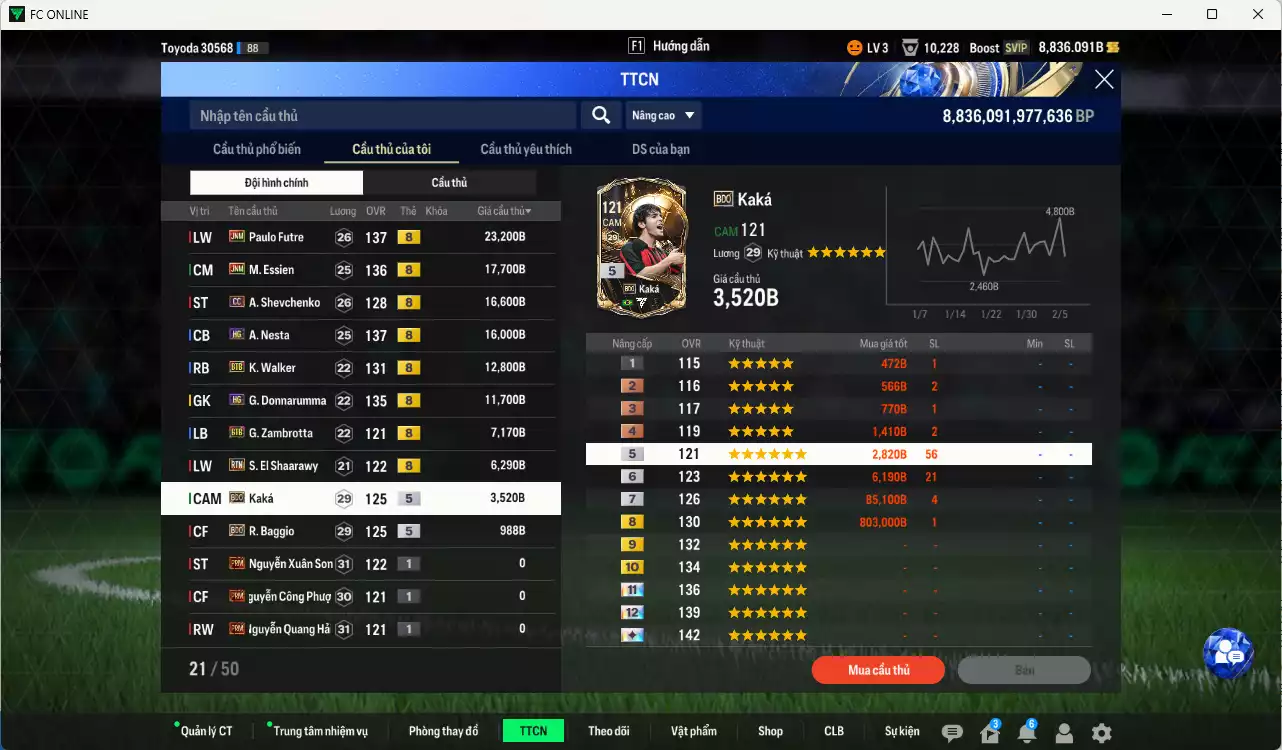
Task: Open the Nâng cao dropdown
Action: pos(663,115)
